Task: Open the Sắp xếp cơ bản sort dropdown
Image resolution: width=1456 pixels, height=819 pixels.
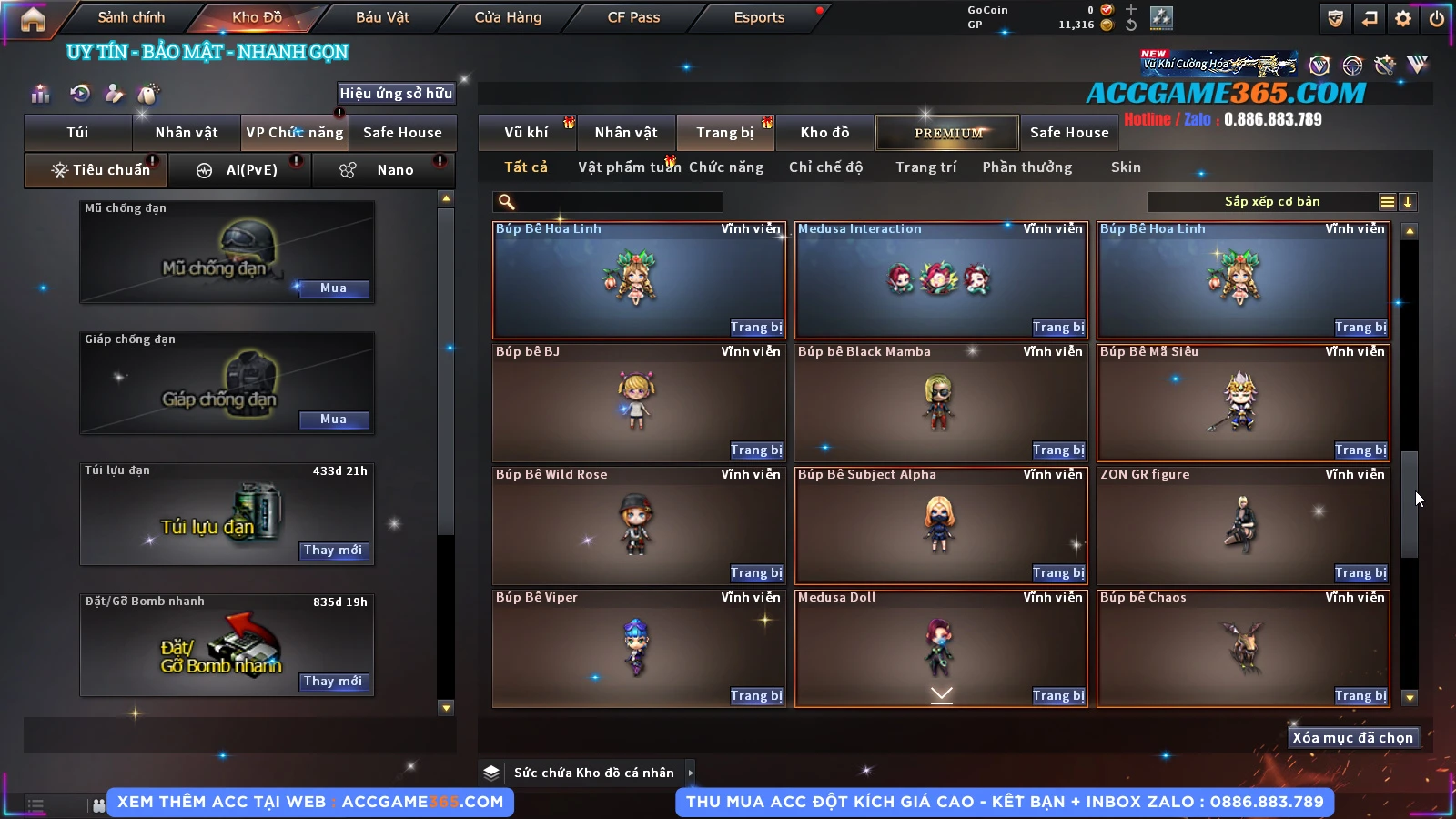Action: [x=1272, y=202]
